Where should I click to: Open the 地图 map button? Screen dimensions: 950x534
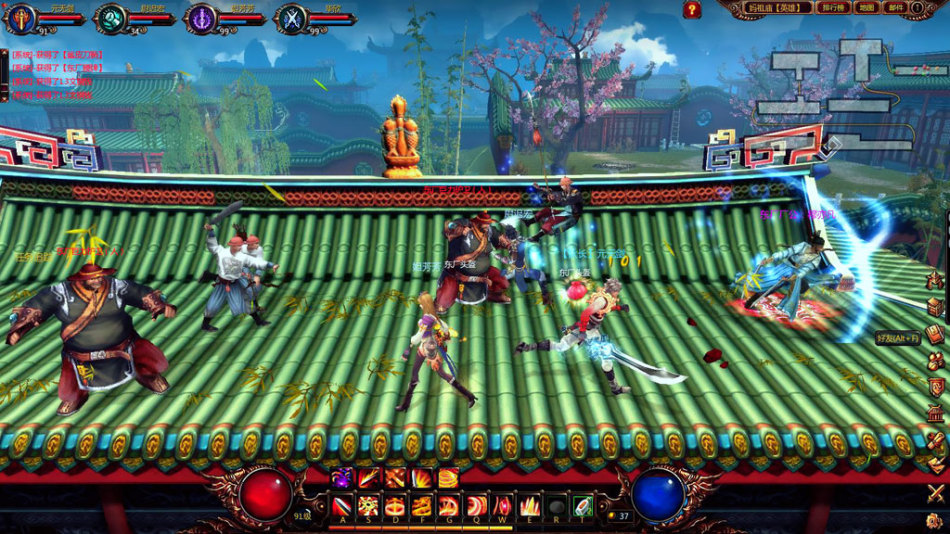click(x=867, y=7)
